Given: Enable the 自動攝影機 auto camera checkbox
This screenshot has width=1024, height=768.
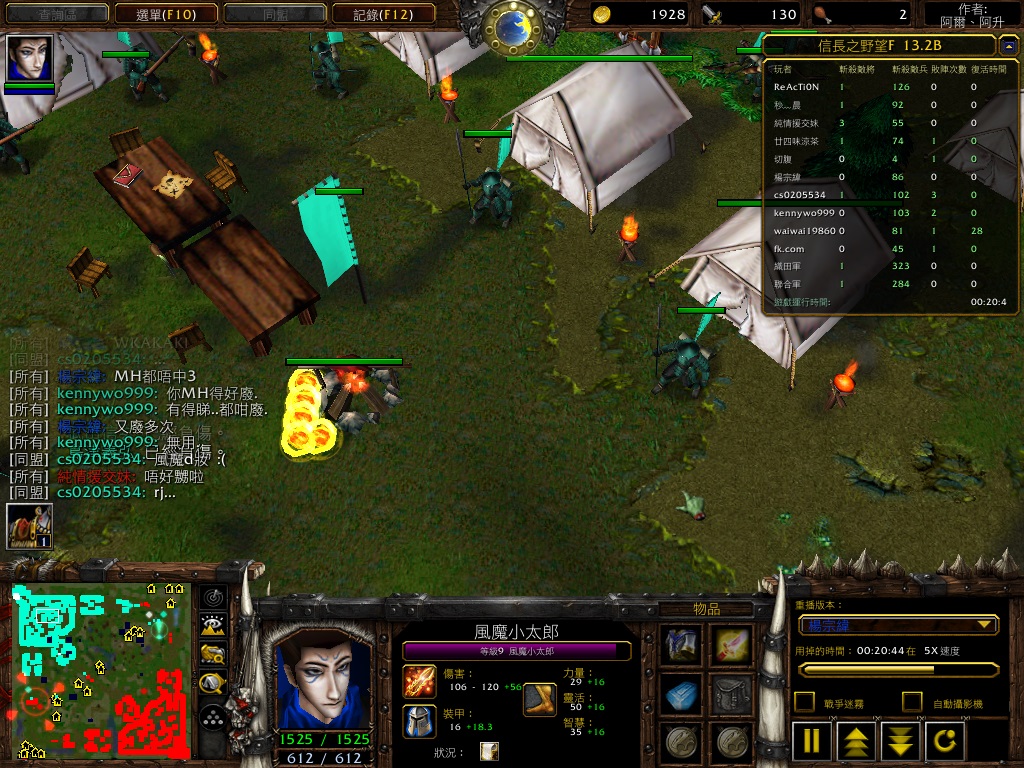Looking at the screenshot, I should coord(912,702).
